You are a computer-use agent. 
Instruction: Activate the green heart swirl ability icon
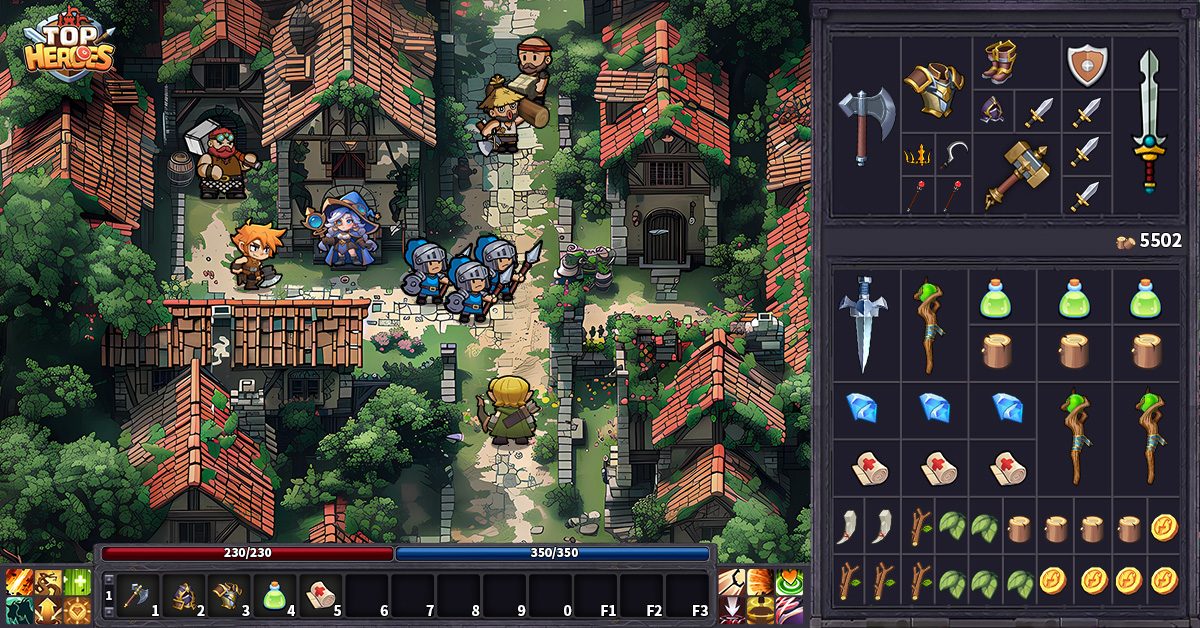(790, 582)
